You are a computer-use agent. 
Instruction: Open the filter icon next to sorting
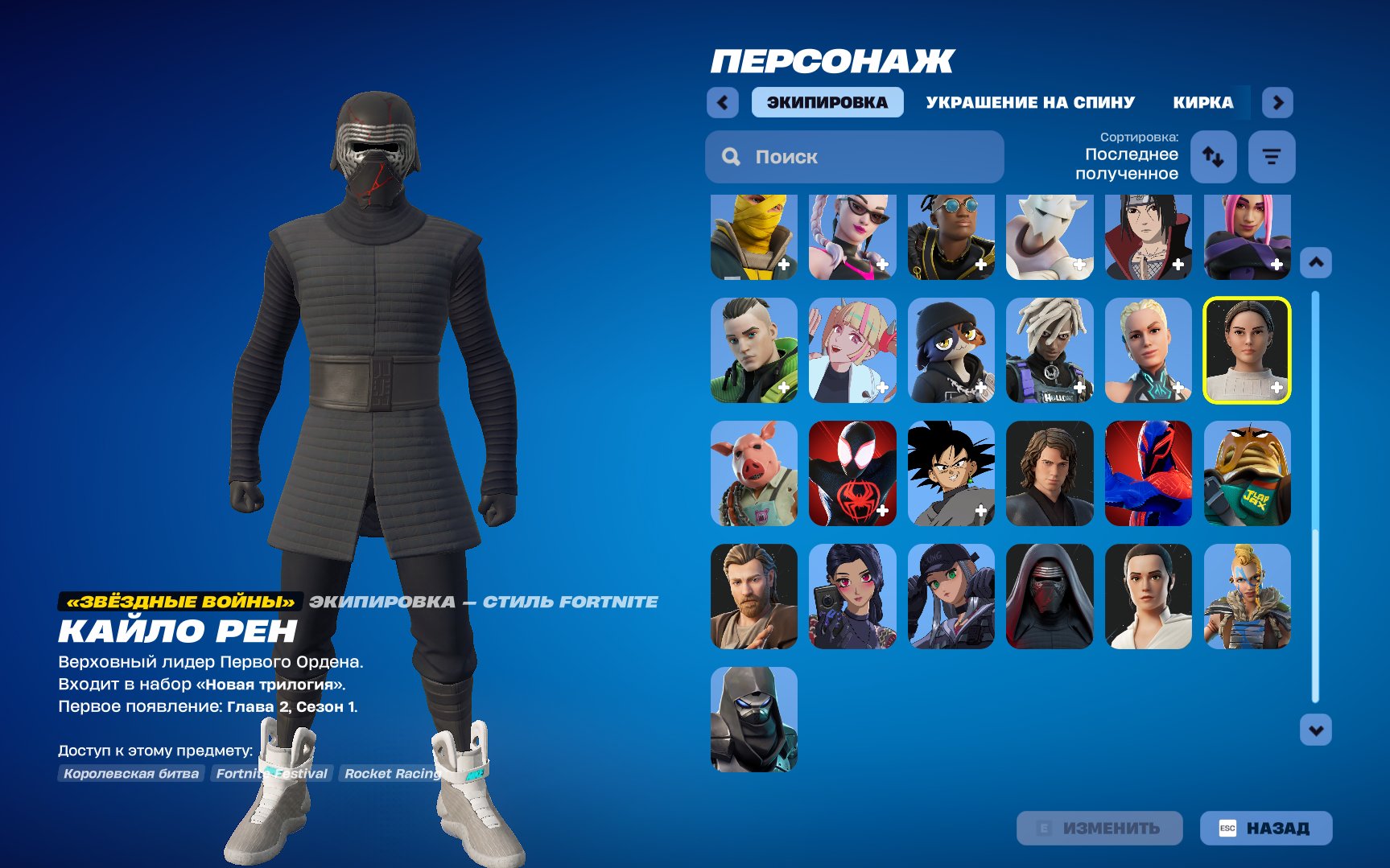point(1272,157)
